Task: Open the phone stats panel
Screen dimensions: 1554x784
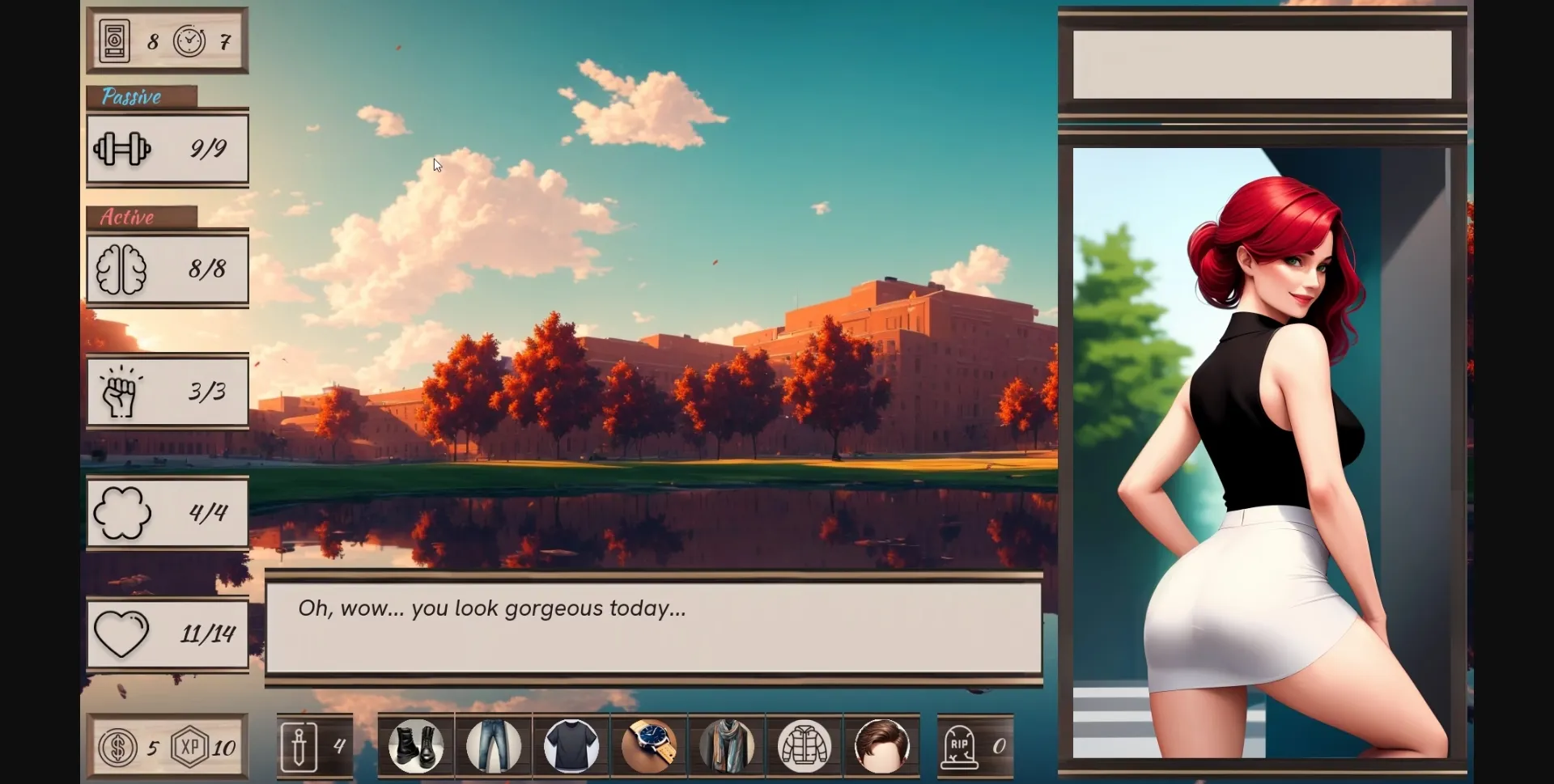Action: tap(113, 41)
